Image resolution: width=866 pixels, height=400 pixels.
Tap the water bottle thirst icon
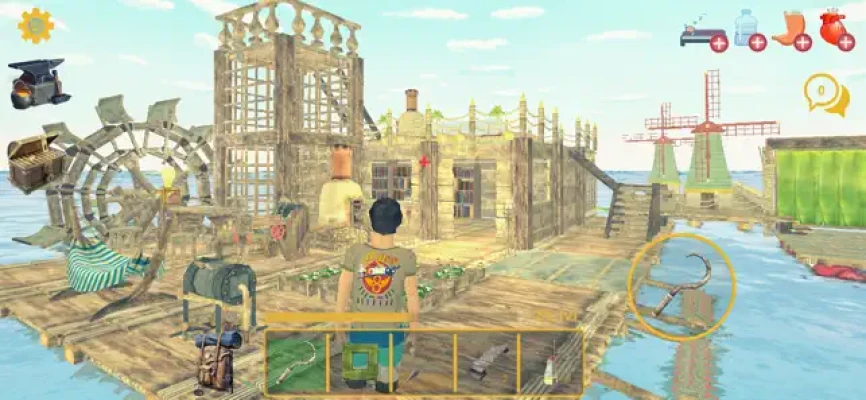point(748,29)
